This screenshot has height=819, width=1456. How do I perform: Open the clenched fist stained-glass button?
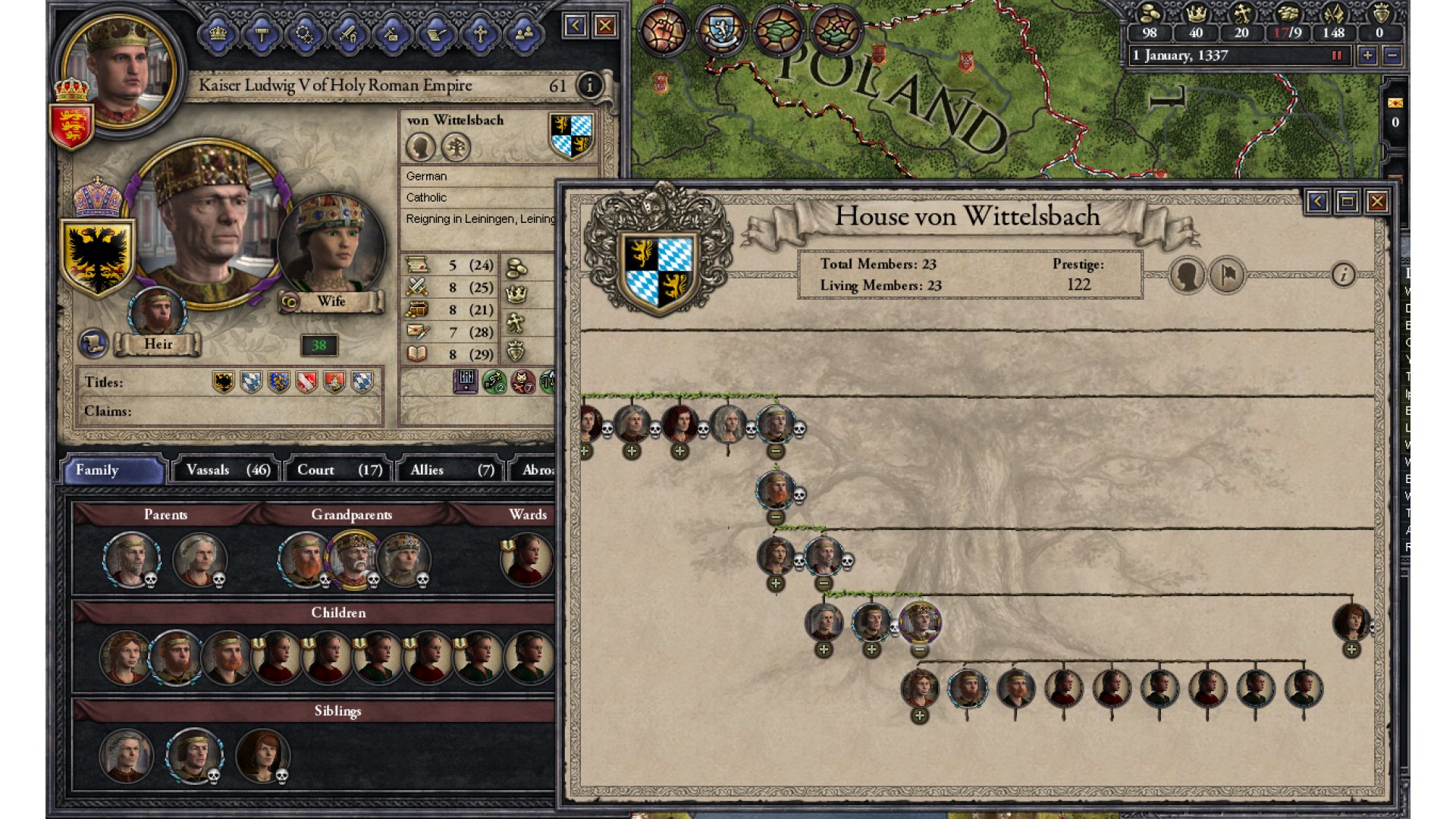pos(663,31)
